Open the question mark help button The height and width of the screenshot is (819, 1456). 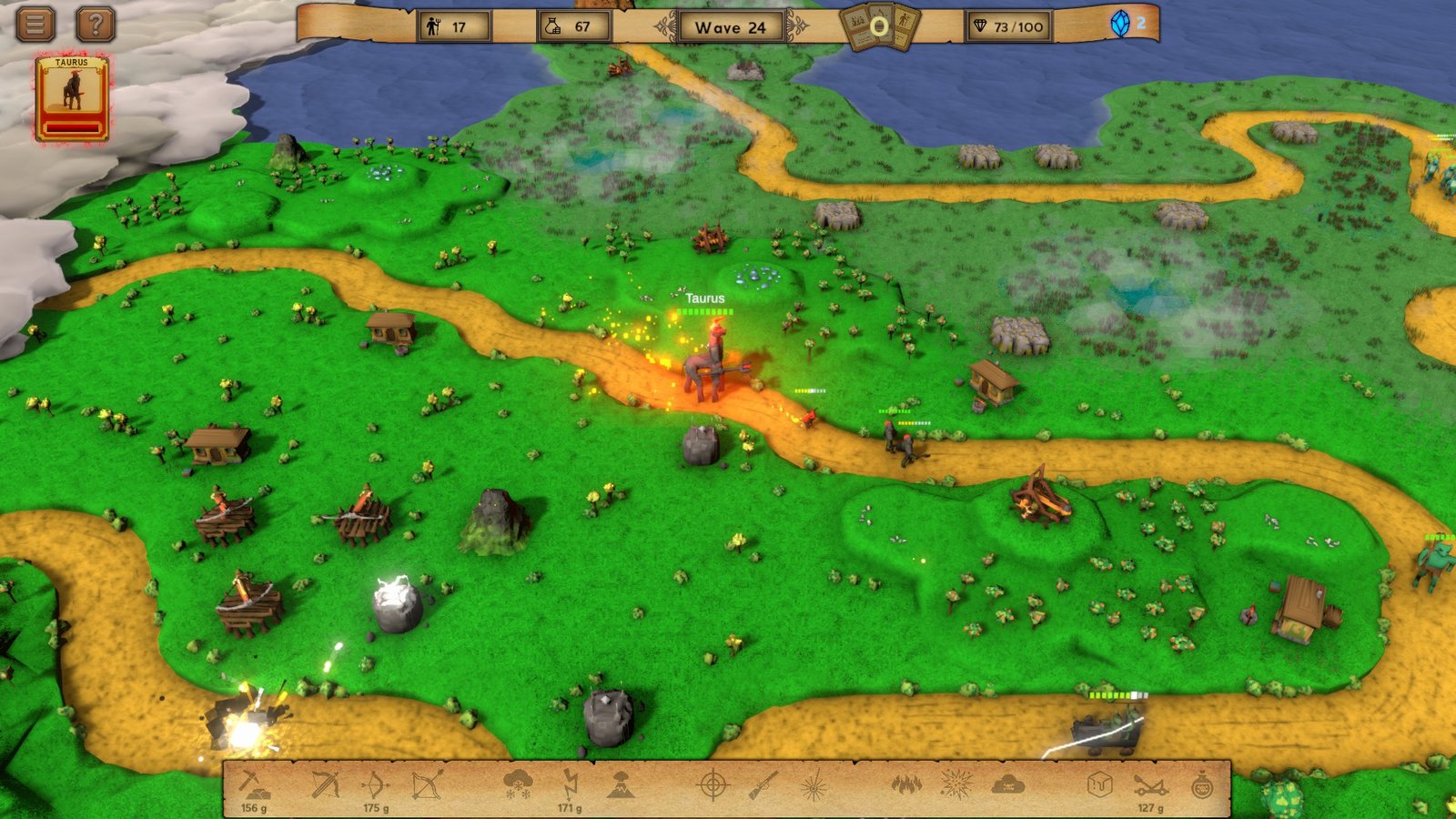tap(95, 24)
